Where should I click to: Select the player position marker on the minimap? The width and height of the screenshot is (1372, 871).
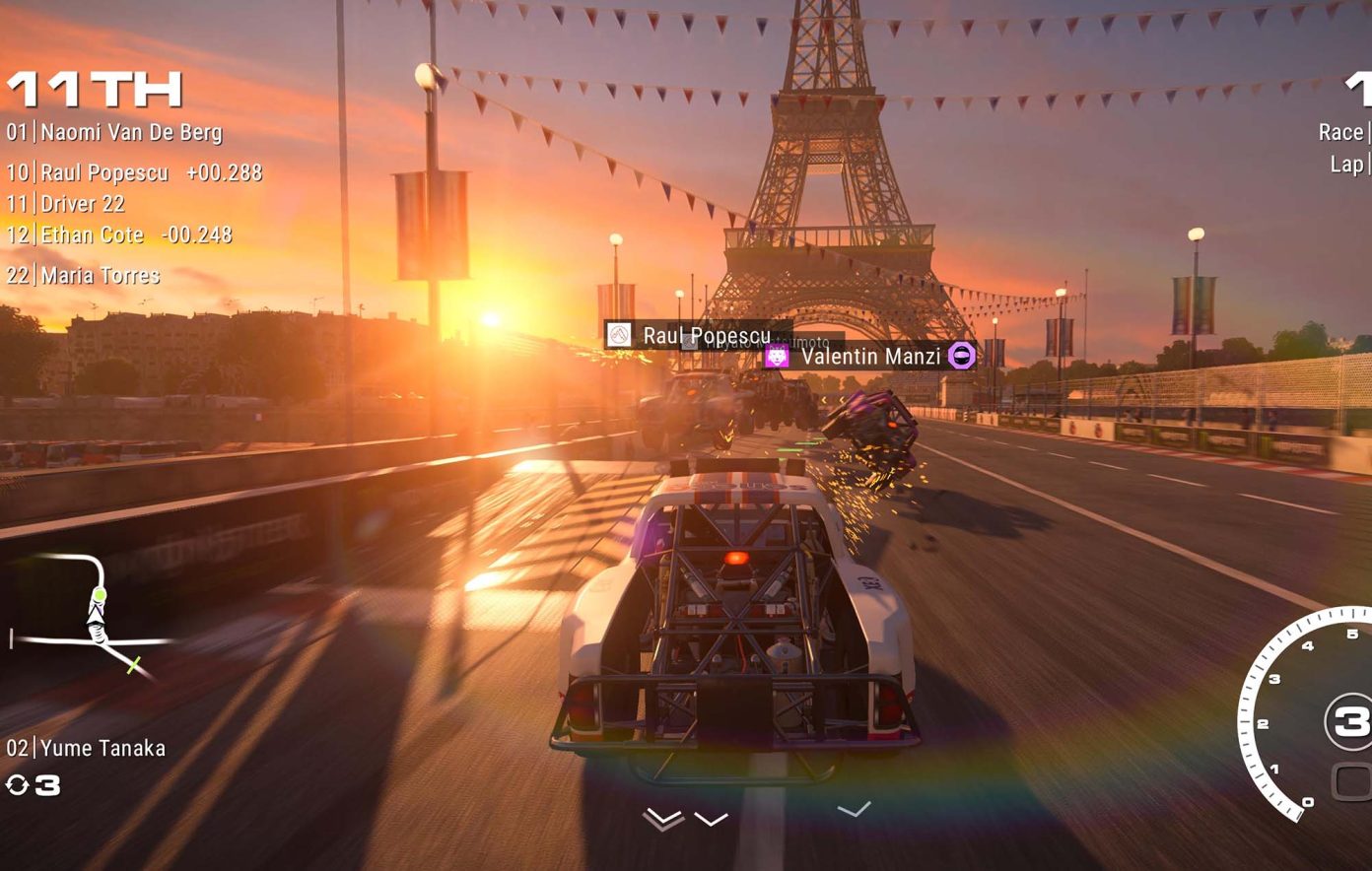point(99,594)
